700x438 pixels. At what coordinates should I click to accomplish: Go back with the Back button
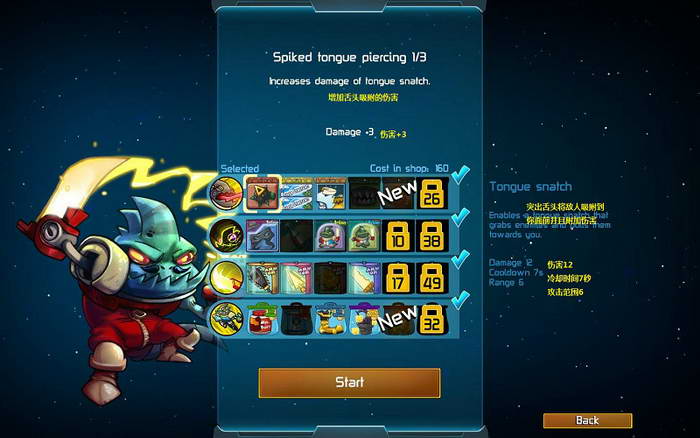pos(587,420)
